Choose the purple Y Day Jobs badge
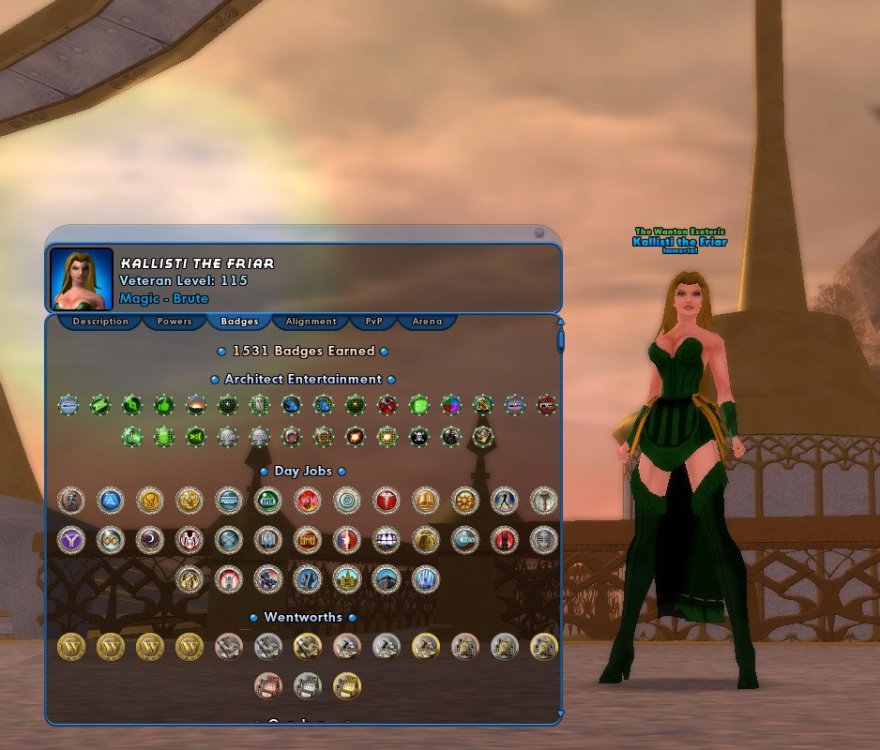This screenshot has height=750, width=880. [71, 540]
